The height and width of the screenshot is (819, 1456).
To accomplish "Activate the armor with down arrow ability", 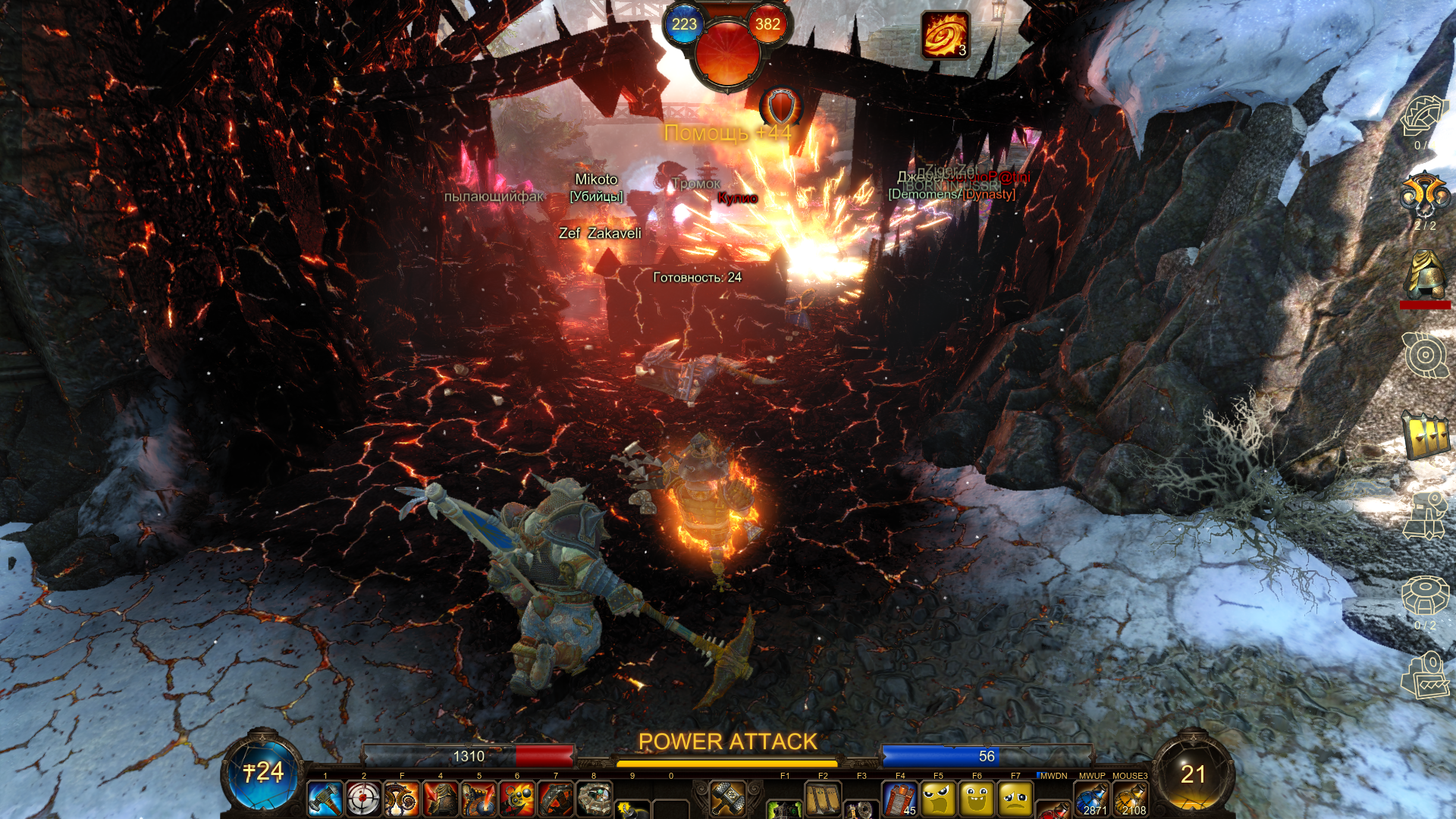I will coord(441,799).
